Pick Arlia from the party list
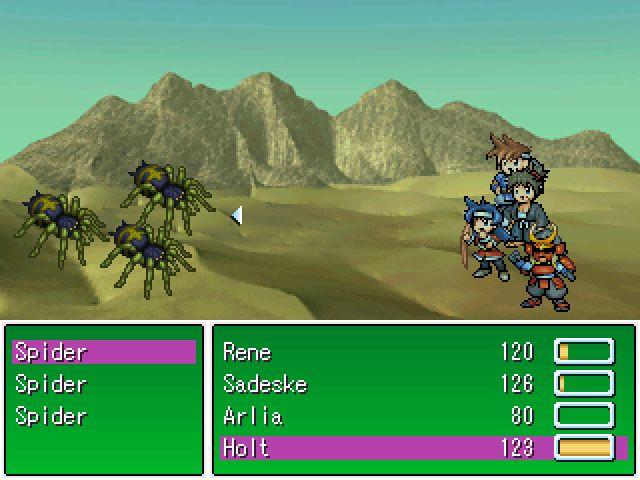640x480 pixels. tap(422, 416)
